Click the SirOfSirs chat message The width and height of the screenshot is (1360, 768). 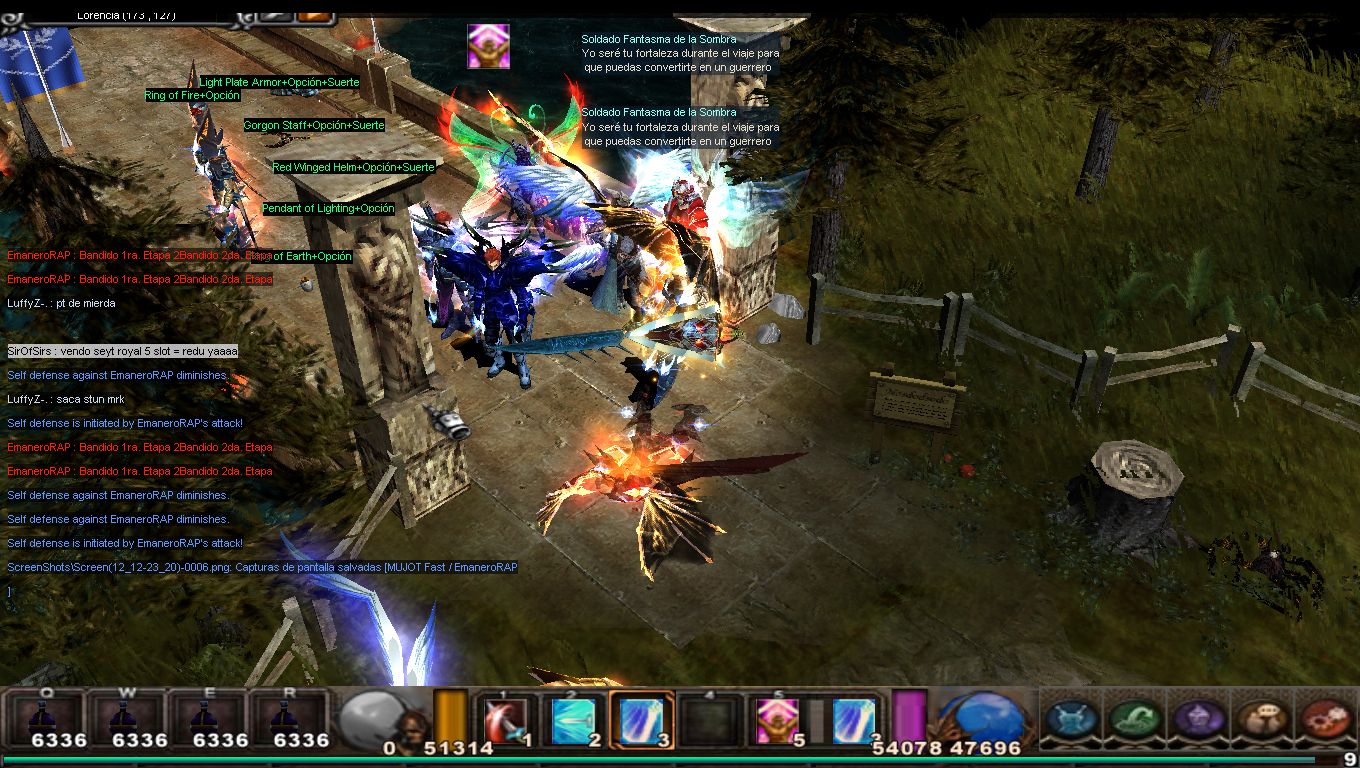pos(122,351)
